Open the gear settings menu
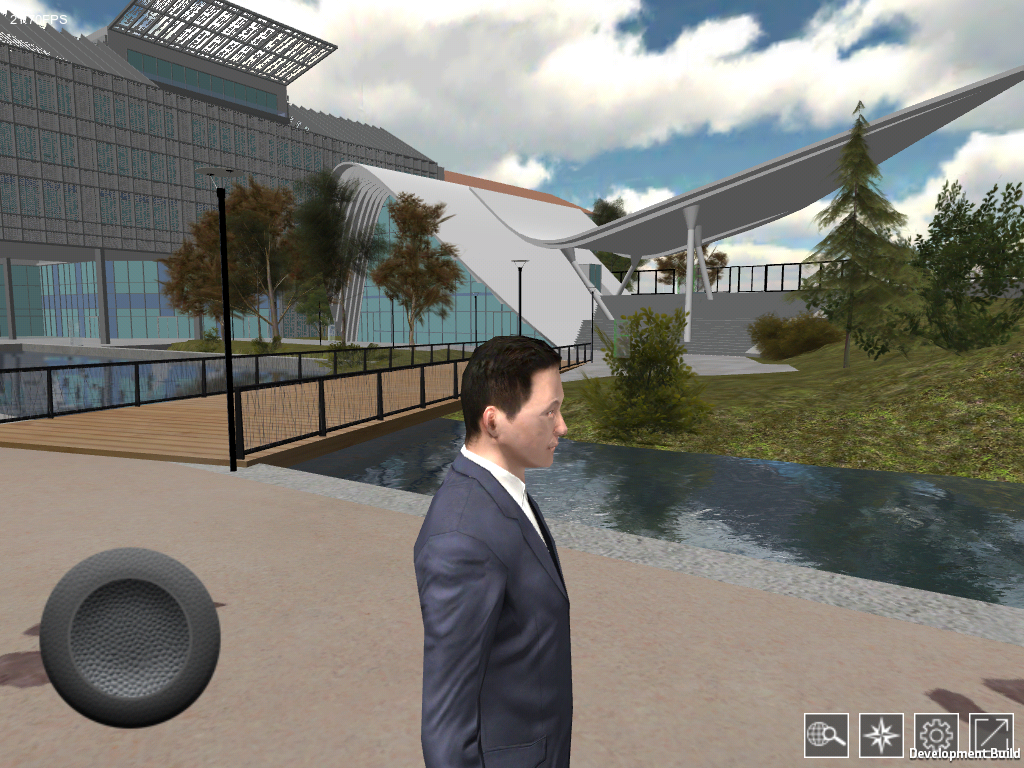This screenshot has width=1024, height=768. (x=936, y=735)
